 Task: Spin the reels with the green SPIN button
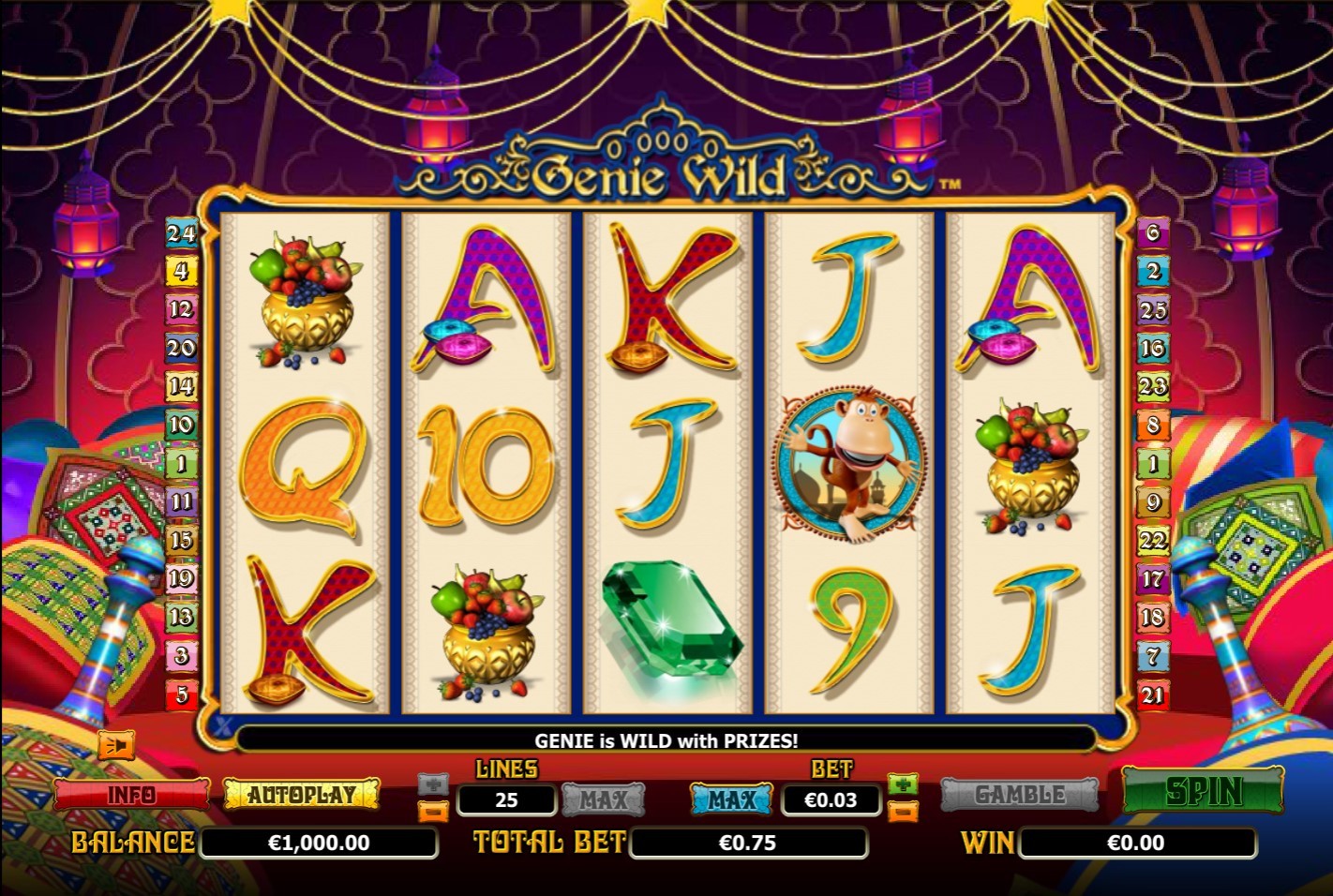coord(1203,792)
